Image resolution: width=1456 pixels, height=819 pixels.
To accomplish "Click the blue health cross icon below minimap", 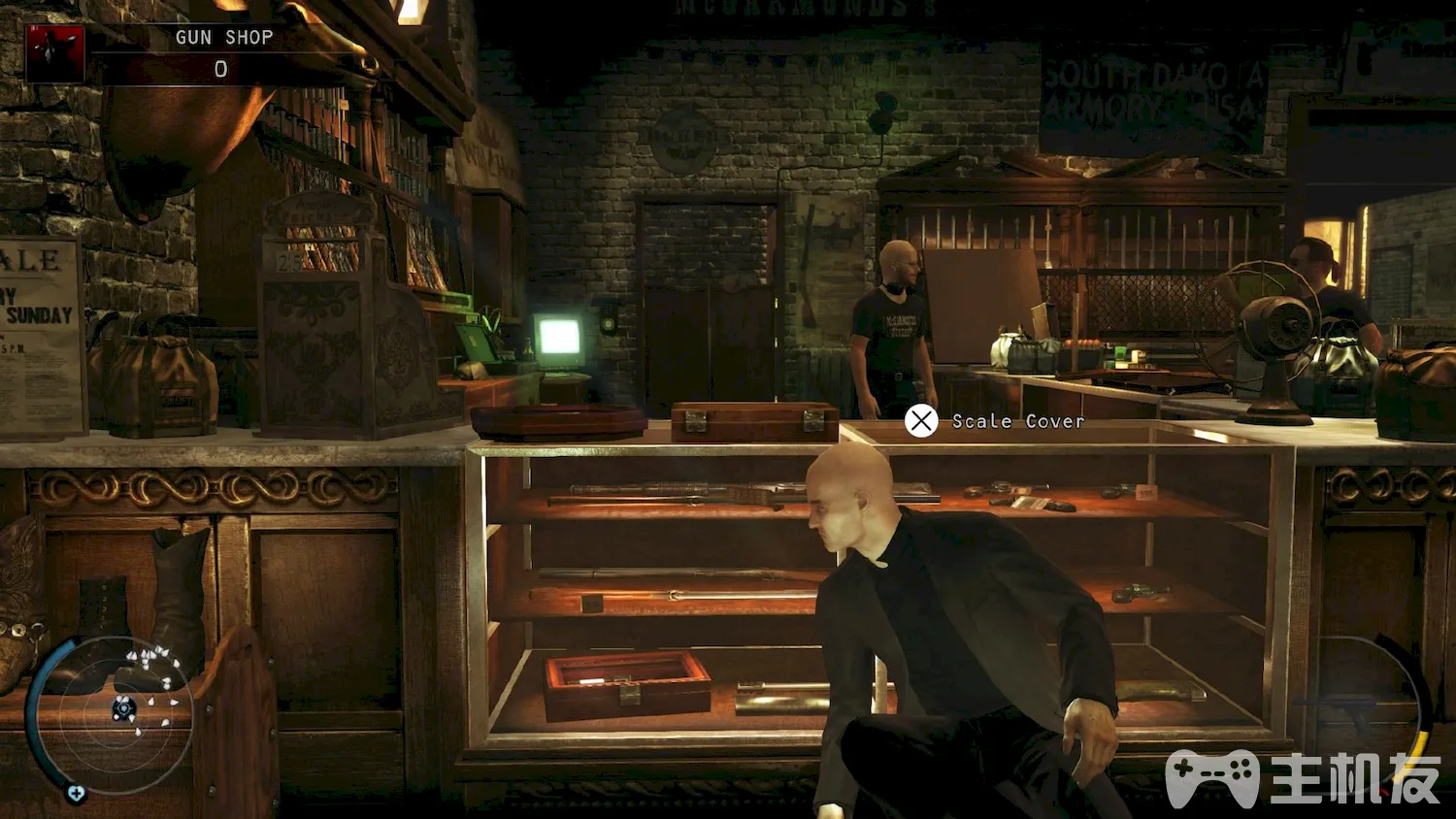I will click(76, 794).
